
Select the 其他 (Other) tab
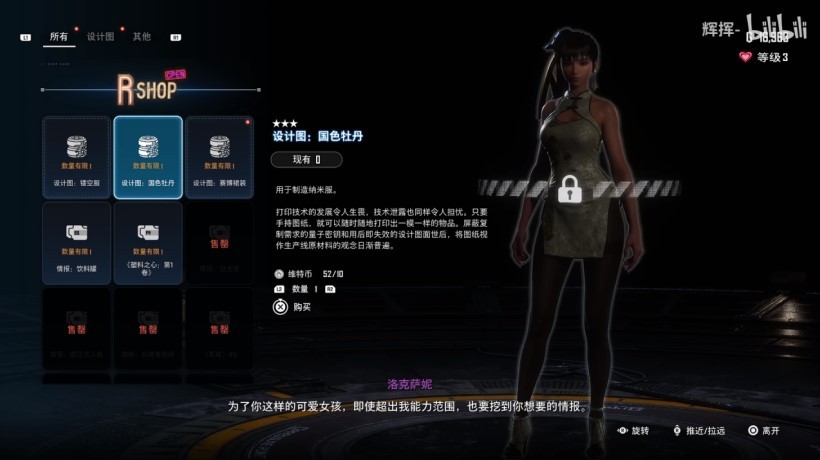142,37
